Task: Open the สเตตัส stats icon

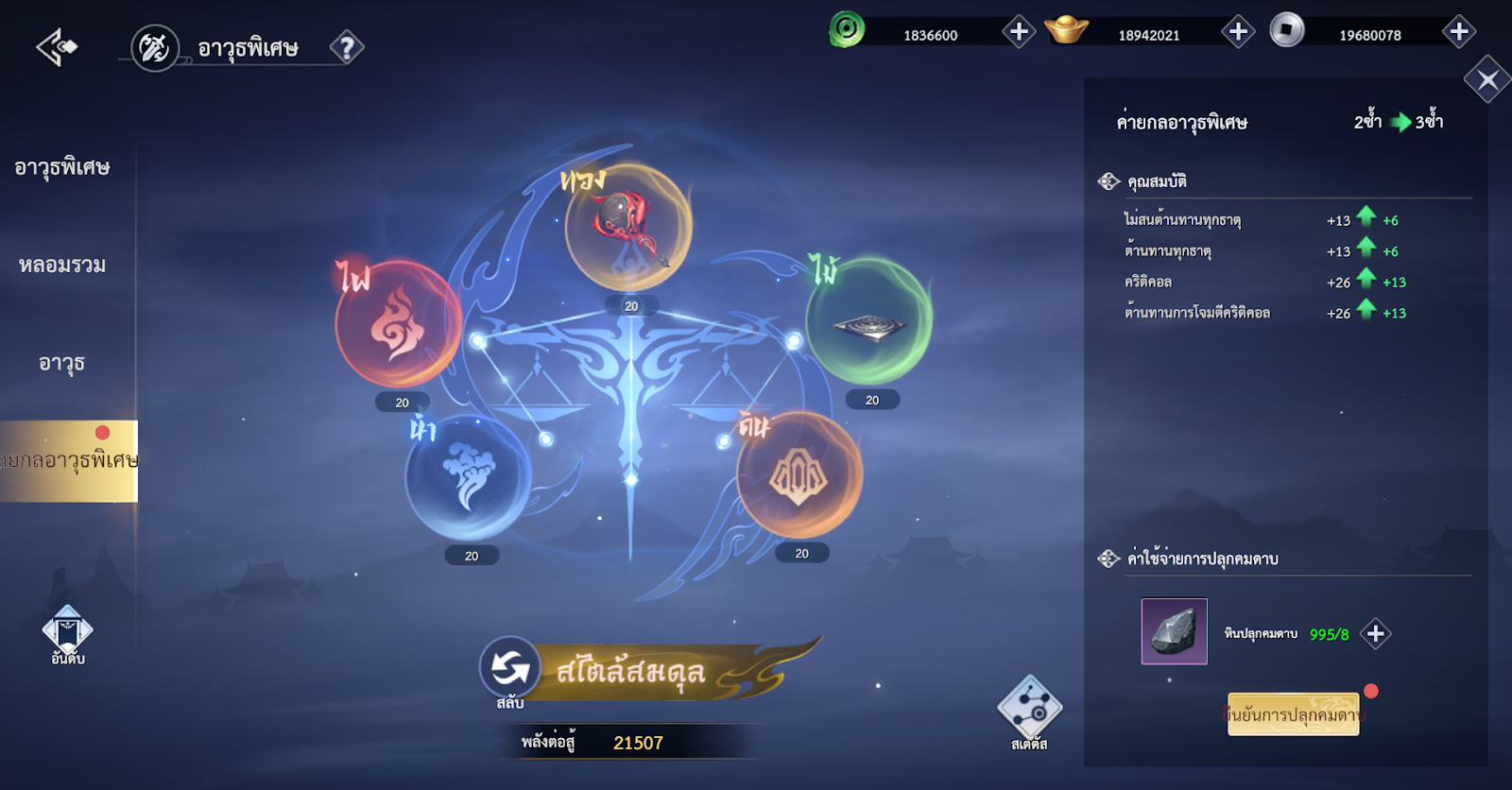Action: pyautogui.click(x=1029, y=711)
